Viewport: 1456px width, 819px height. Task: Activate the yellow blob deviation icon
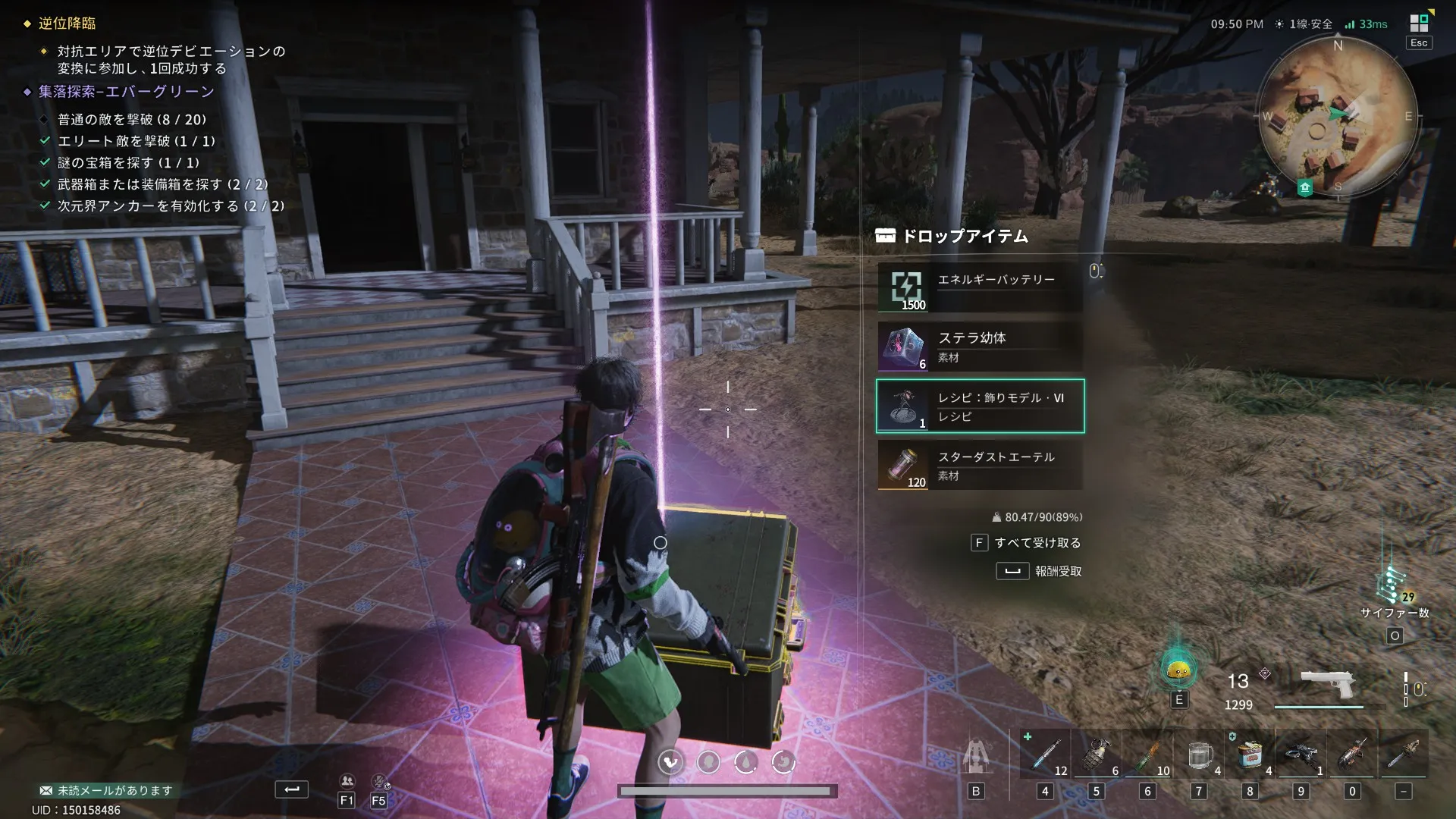pos(1178,669)
